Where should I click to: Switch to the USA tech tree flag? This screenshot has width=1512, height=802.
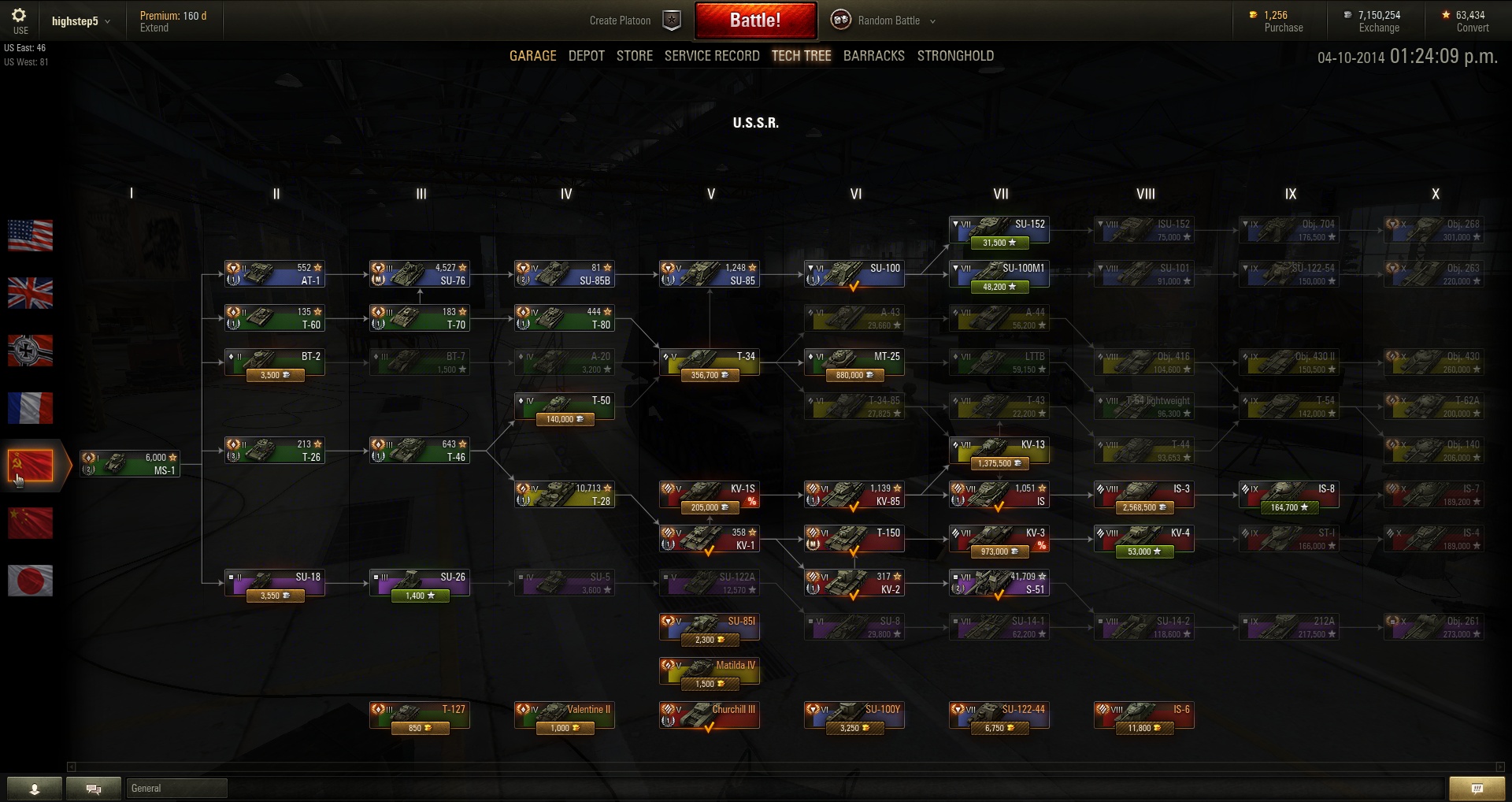30,236
